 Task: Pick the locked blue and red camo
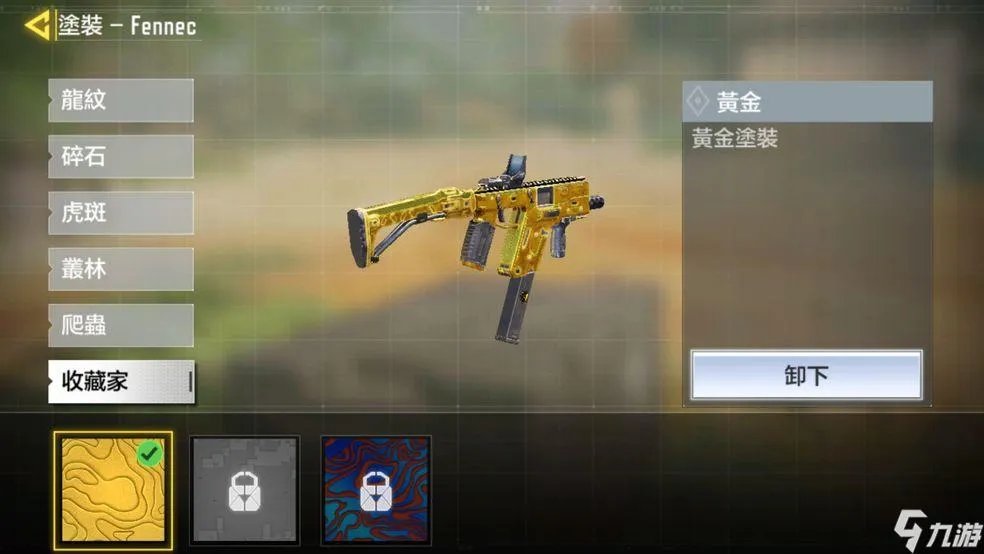(x=376, y=491)
